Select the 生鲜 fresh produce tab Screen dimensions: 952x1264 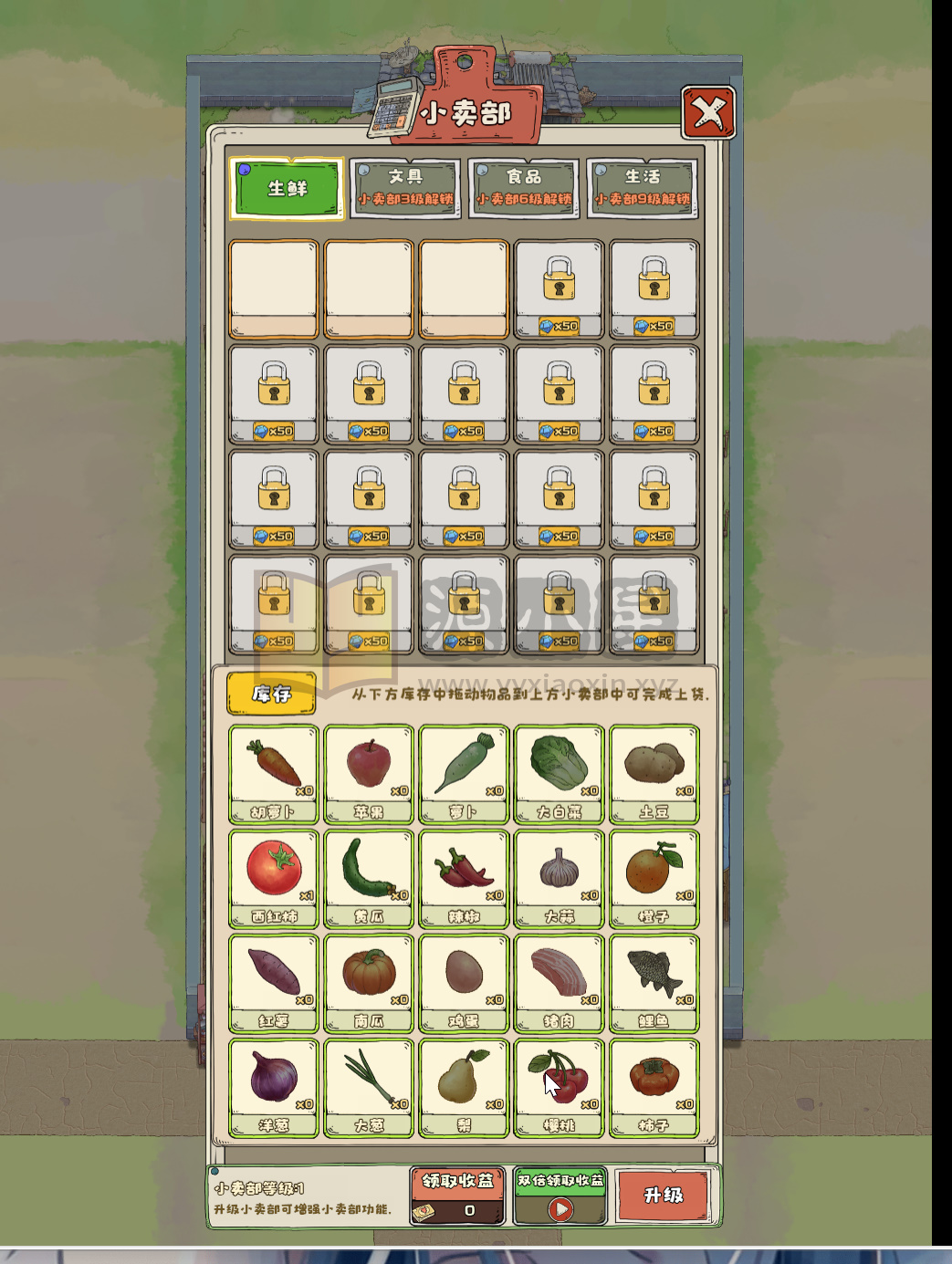(x=287, y=189)
